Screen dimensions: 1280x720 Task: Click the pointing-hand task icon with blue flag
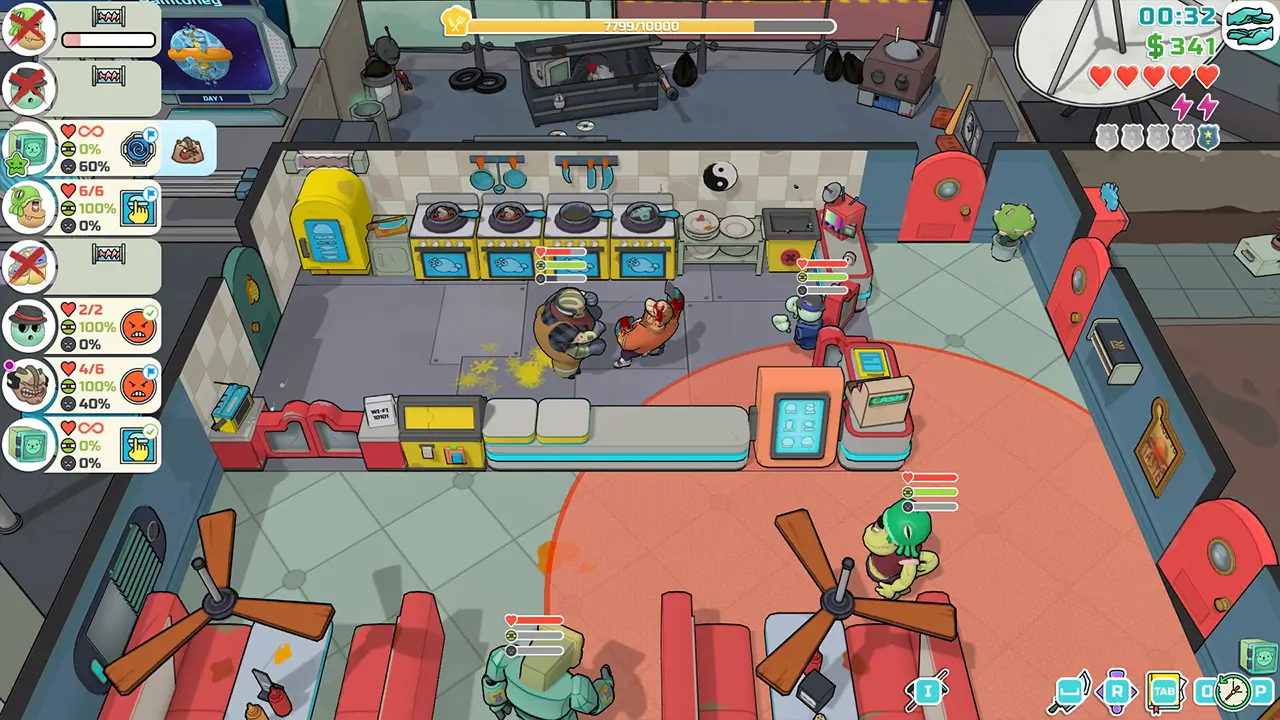[138, 207]
